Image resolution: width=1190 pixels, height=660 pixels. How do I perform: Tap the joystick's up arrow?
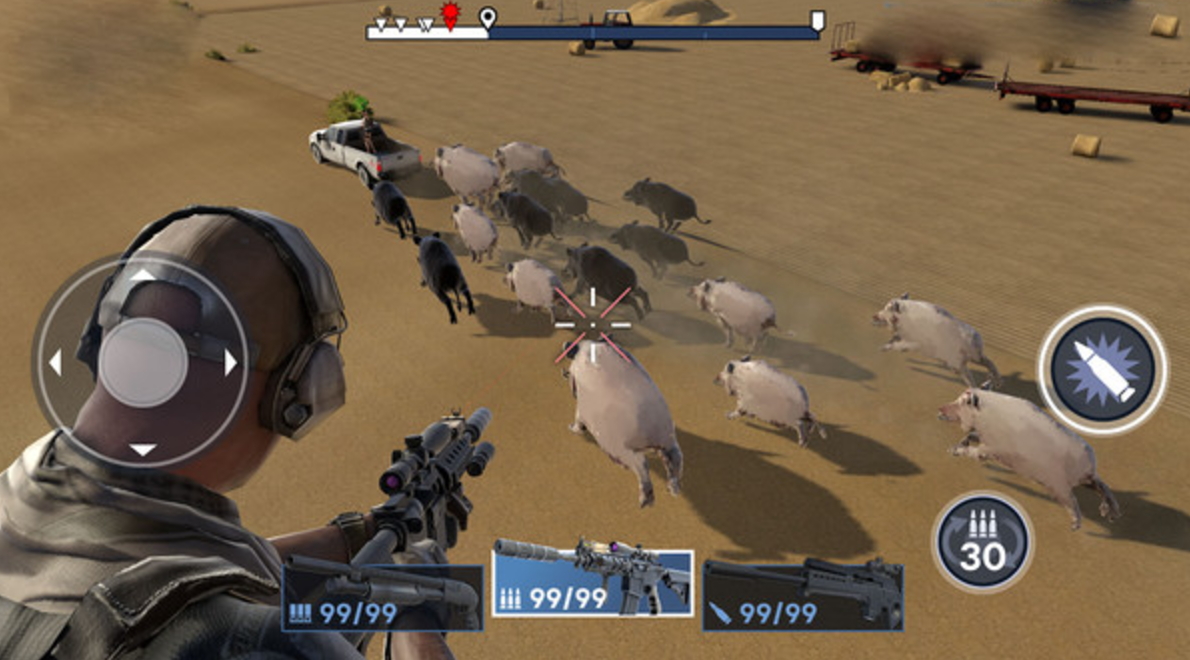[143, 274]
